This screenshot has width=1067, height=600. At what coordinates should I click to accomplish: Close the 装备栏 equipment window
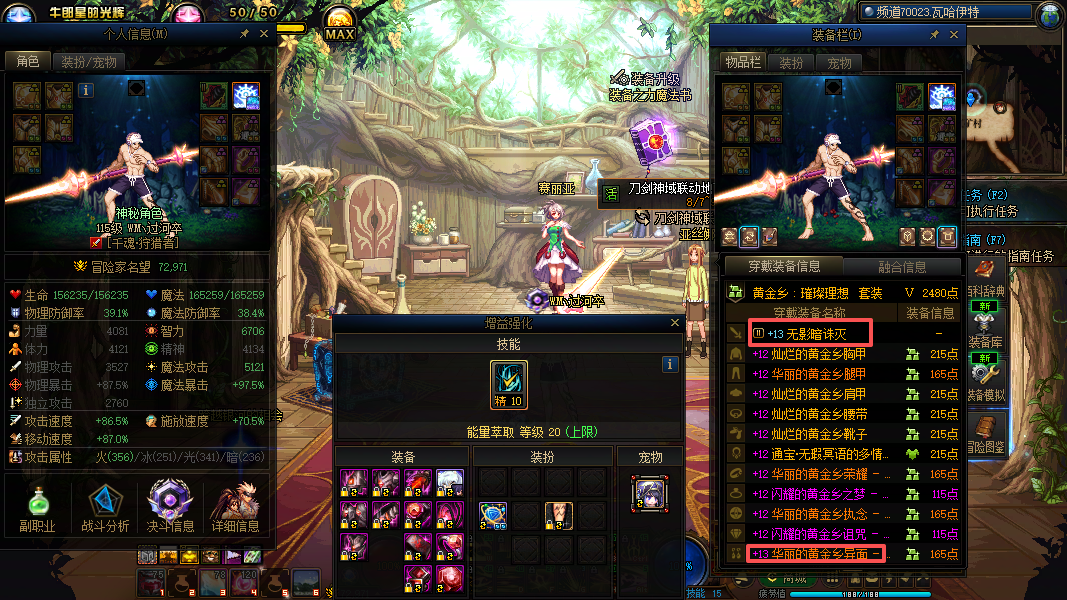coord(954,35)
